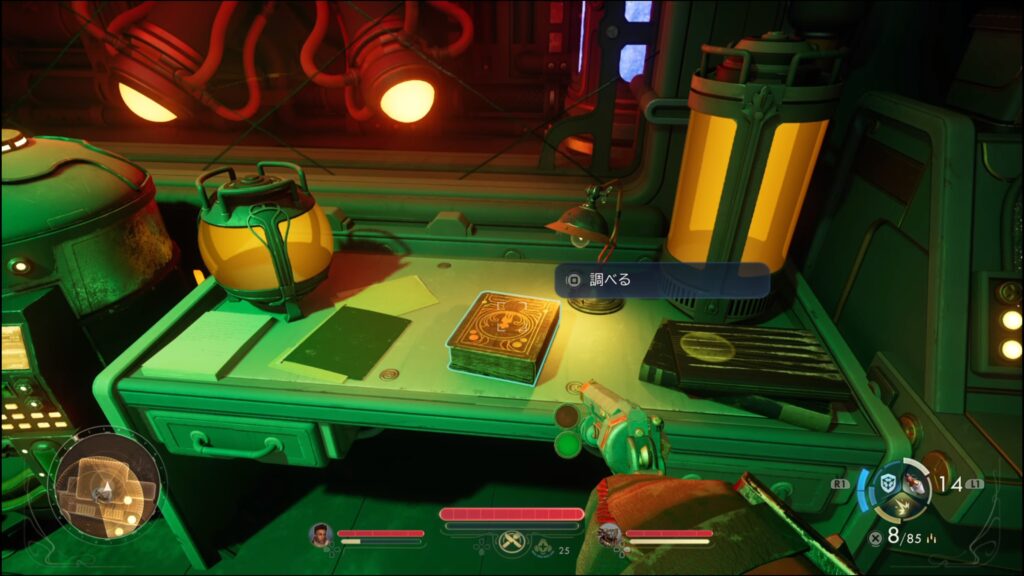Select the yellow burst ability wheel segment
This screenshot has width=1024, height=576.
(902, 507)
